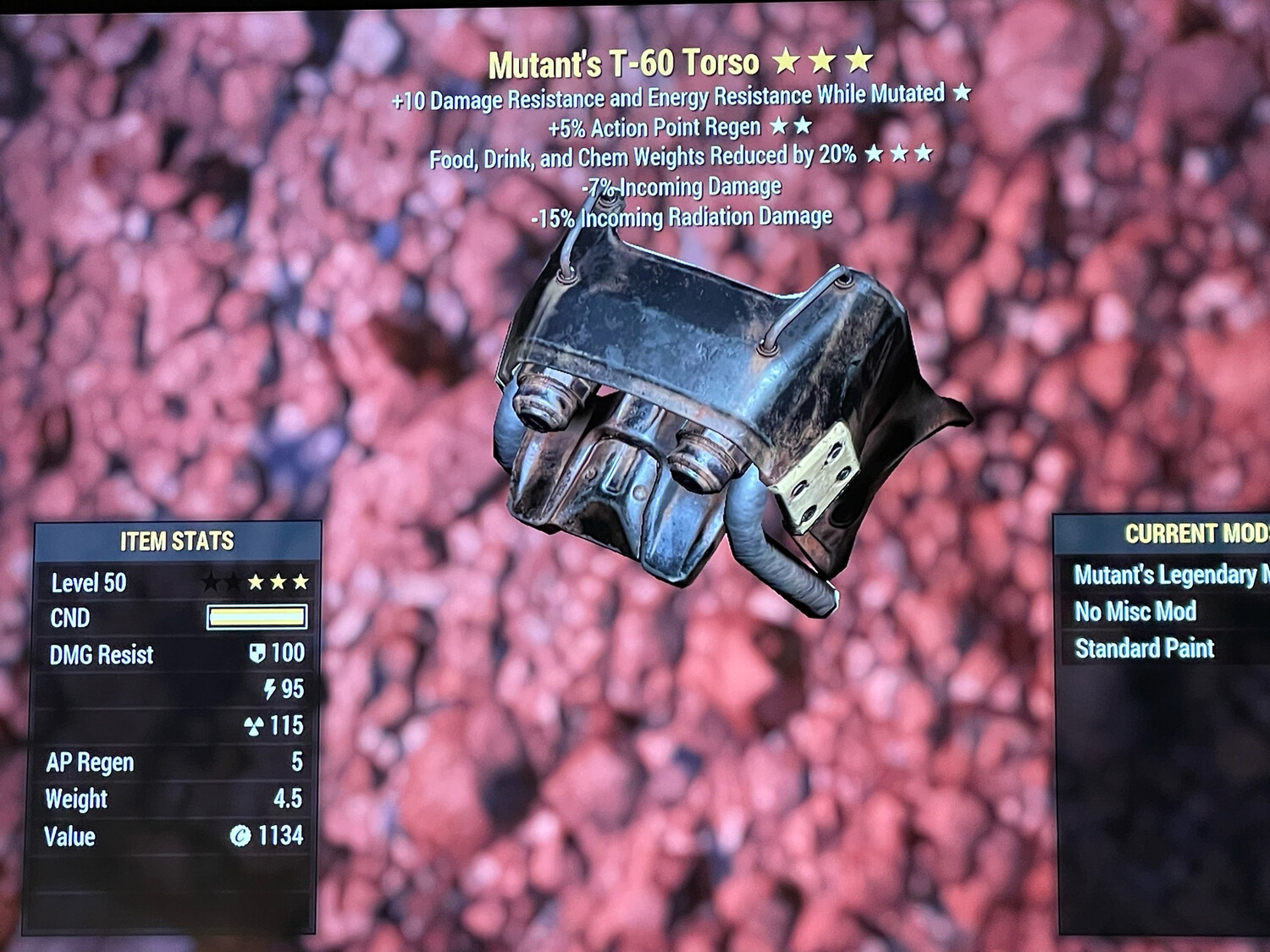Select the Energy Resistance lightning bolt icon

[x=269, y=689]
